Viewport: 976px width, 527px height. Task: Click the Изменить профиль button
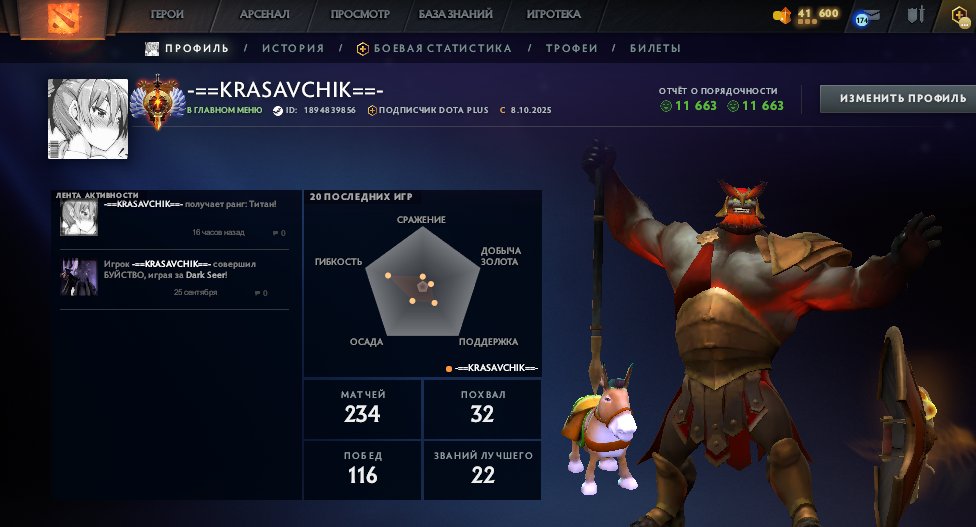(898, 98)
